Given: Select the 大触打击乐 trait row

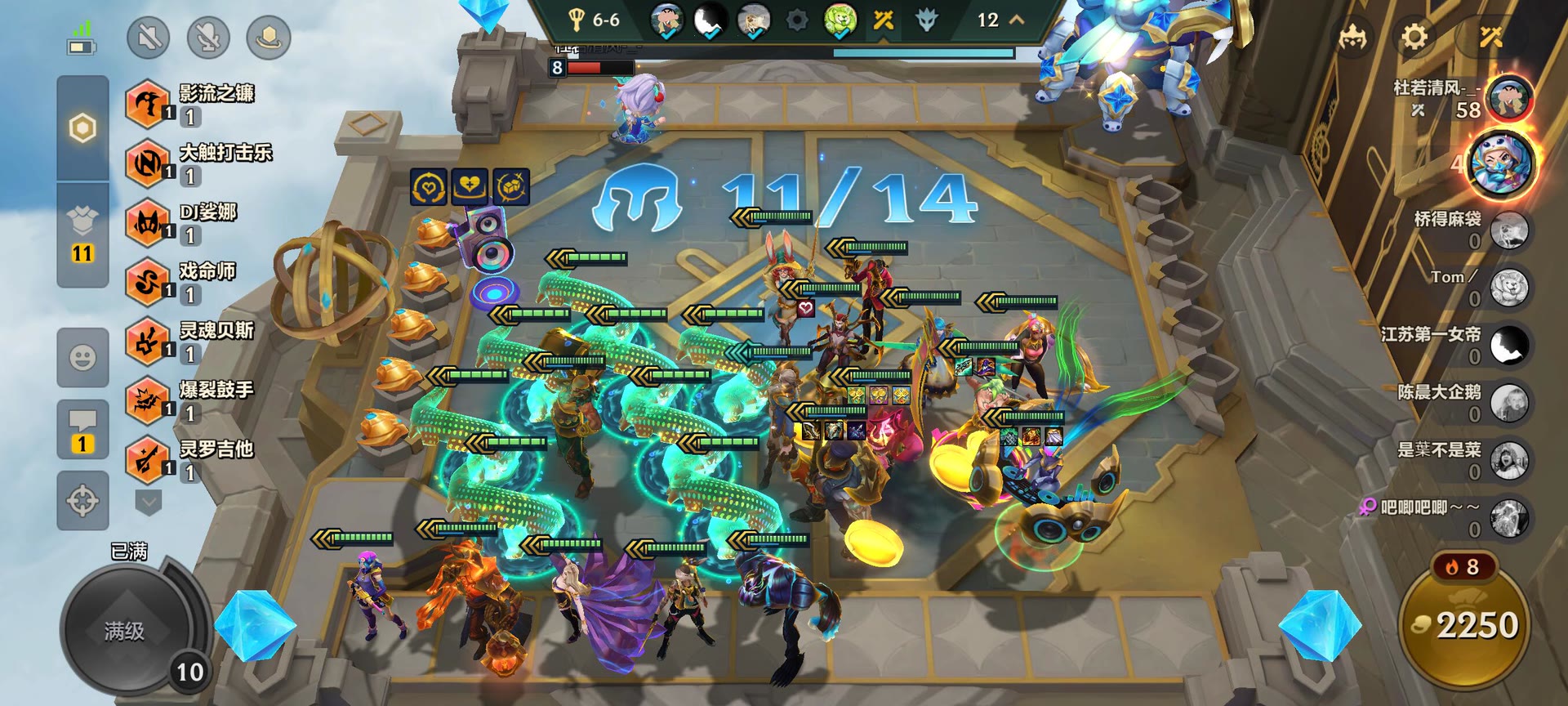Looking at the screenshot, I should tap(199, 163).
